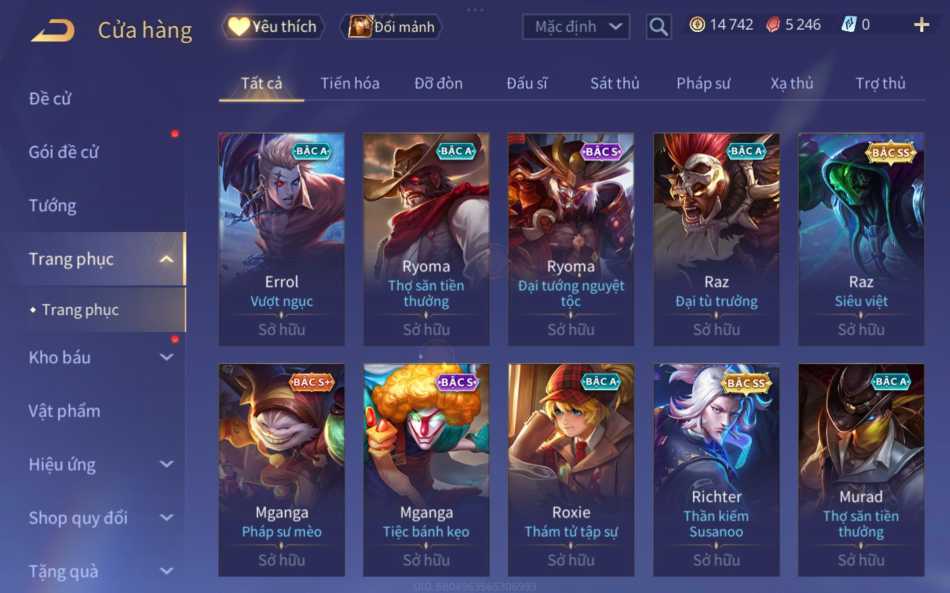
Task: Select the Pháp sư tab
Action: [x=703, y=83]
